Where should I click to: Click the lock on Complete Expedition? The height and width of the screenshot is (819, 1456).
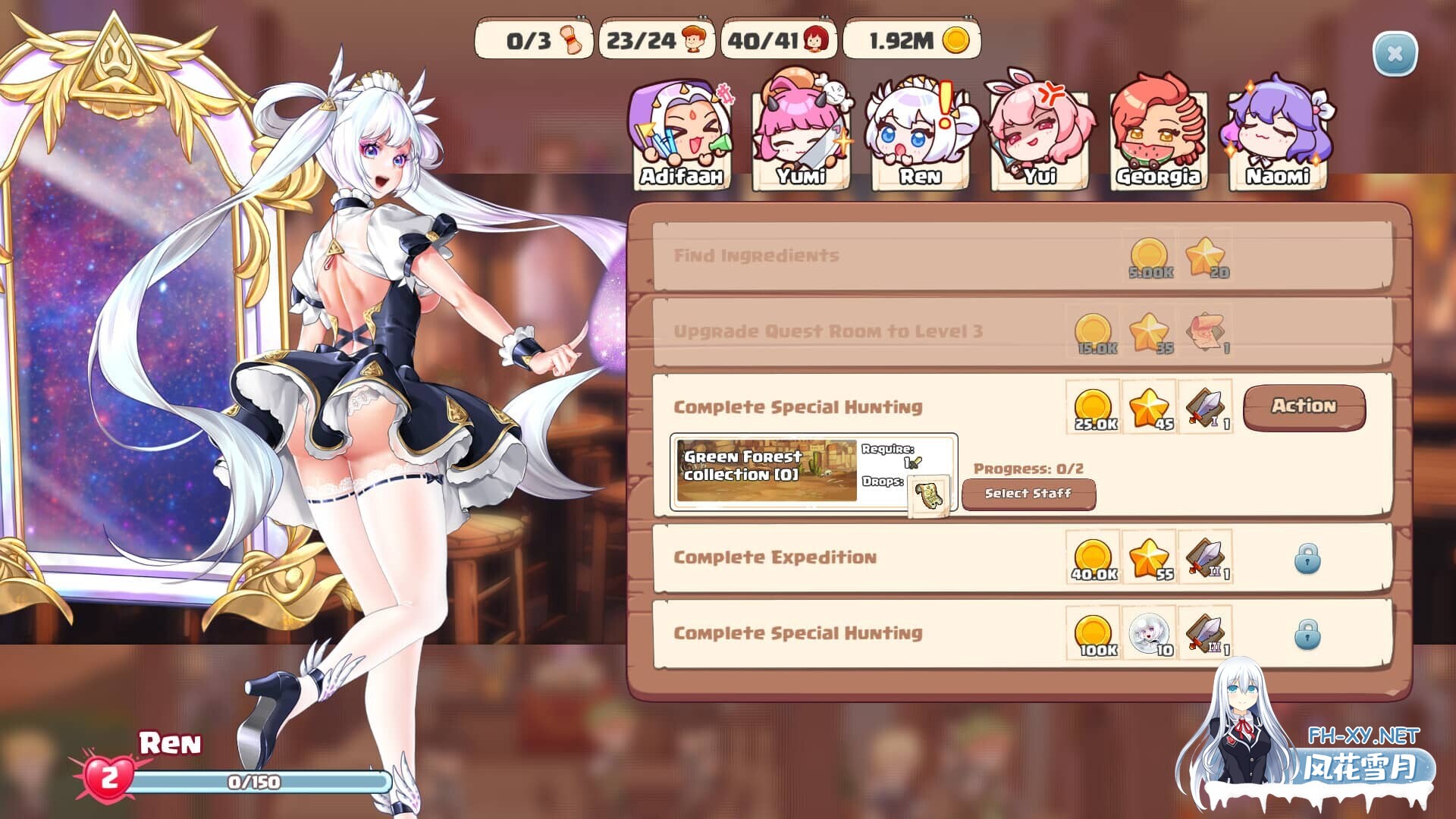[1307, 559]
